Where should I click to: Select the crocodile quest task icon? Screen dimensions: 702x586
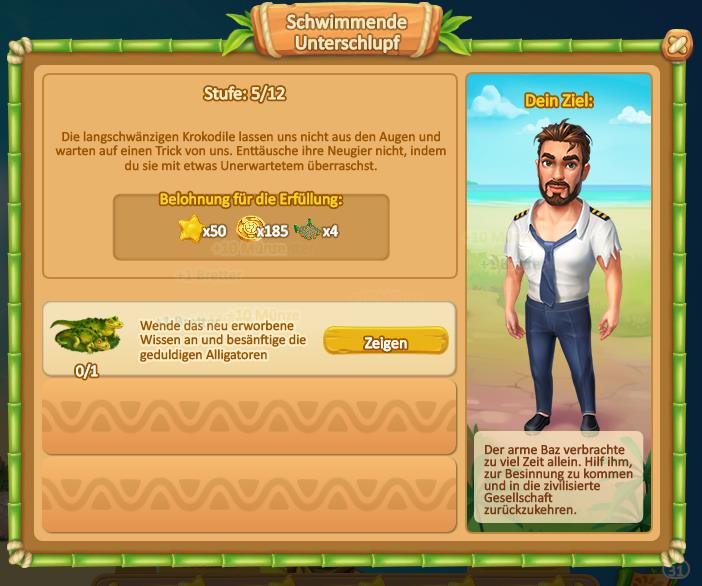pyautogui.click(x=87, y=336)
